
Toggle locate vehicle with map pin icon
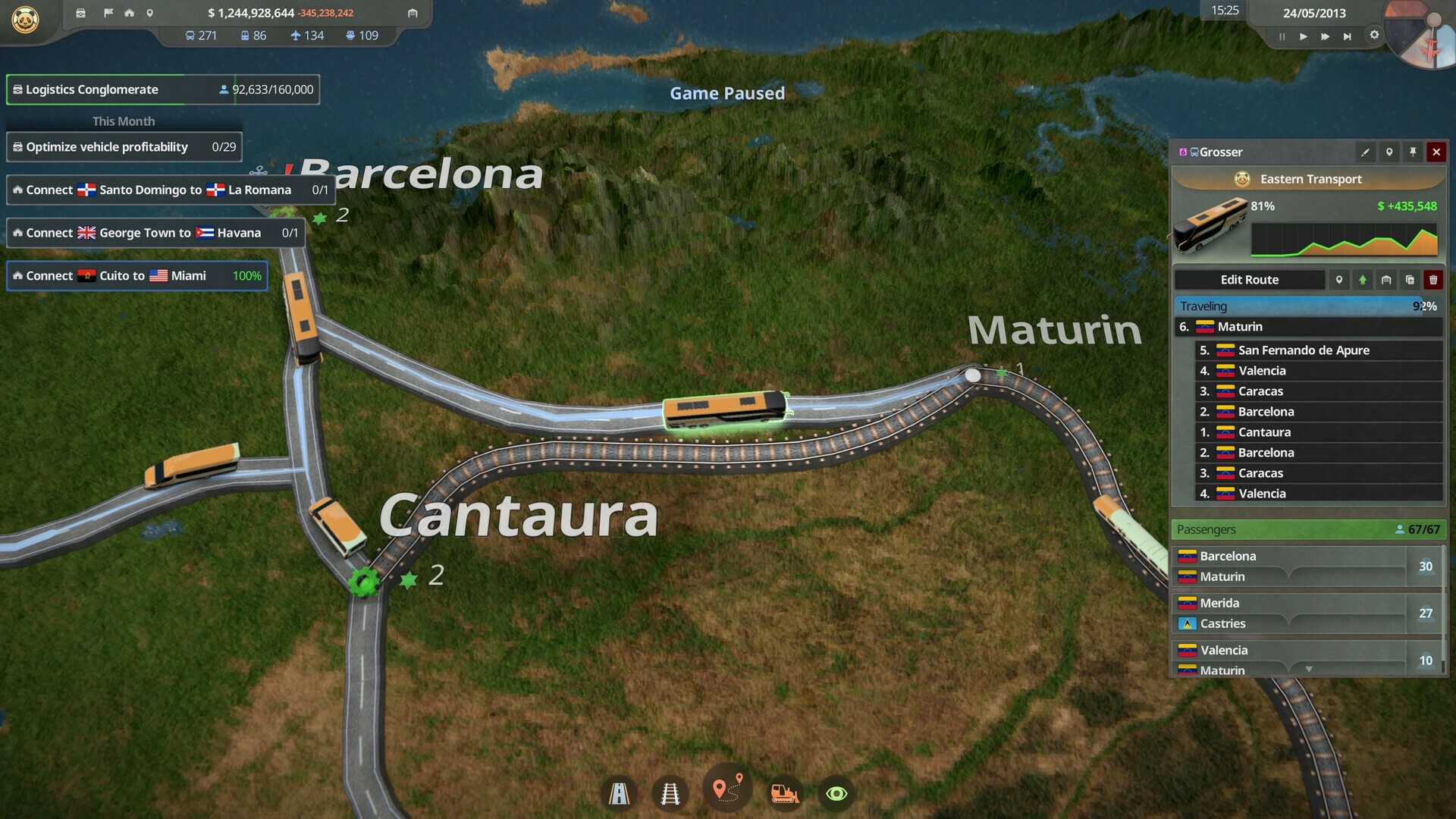click(1389, 152)
